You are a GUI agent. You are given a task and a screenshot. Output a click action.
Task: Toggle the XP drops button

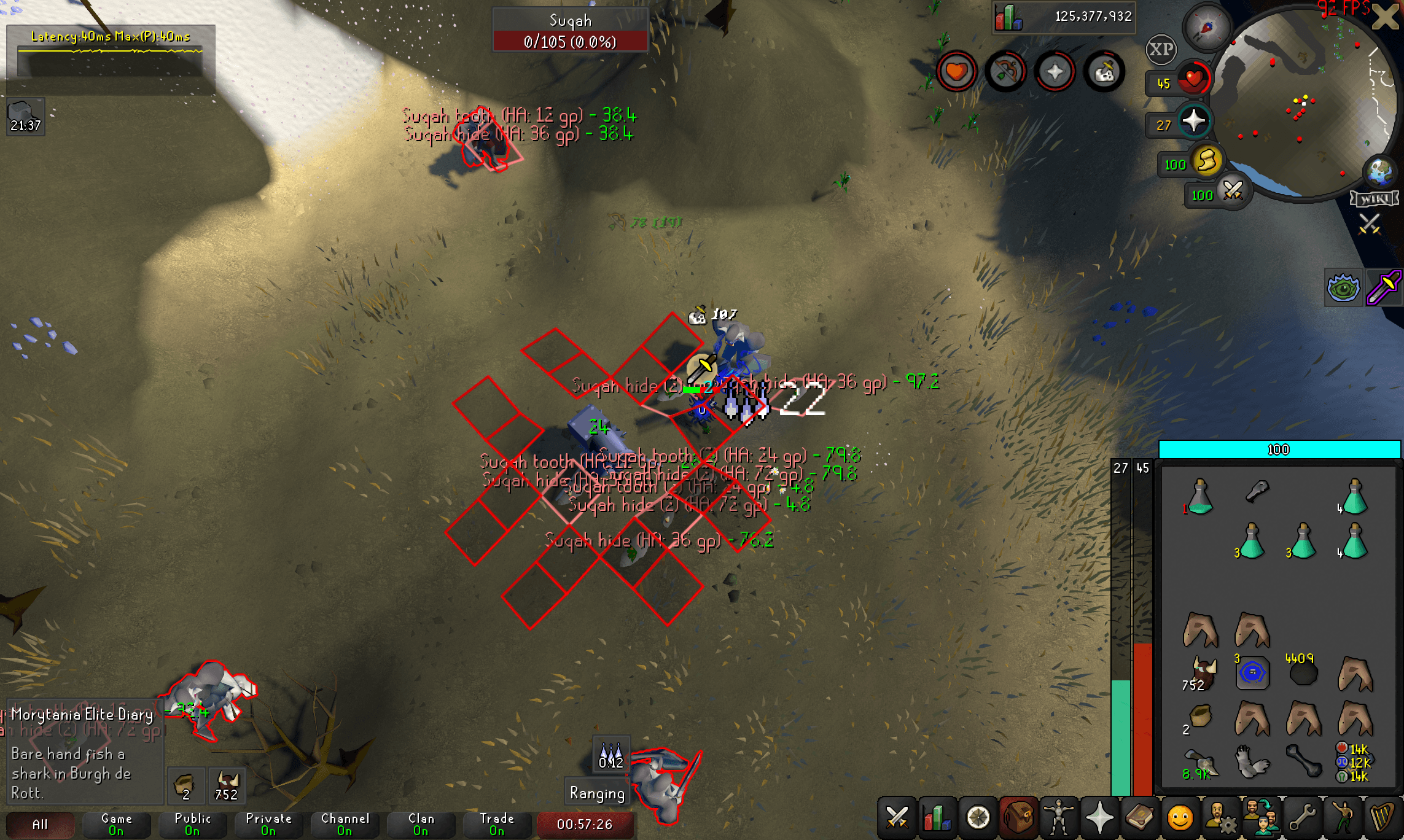pos(1161,49)
